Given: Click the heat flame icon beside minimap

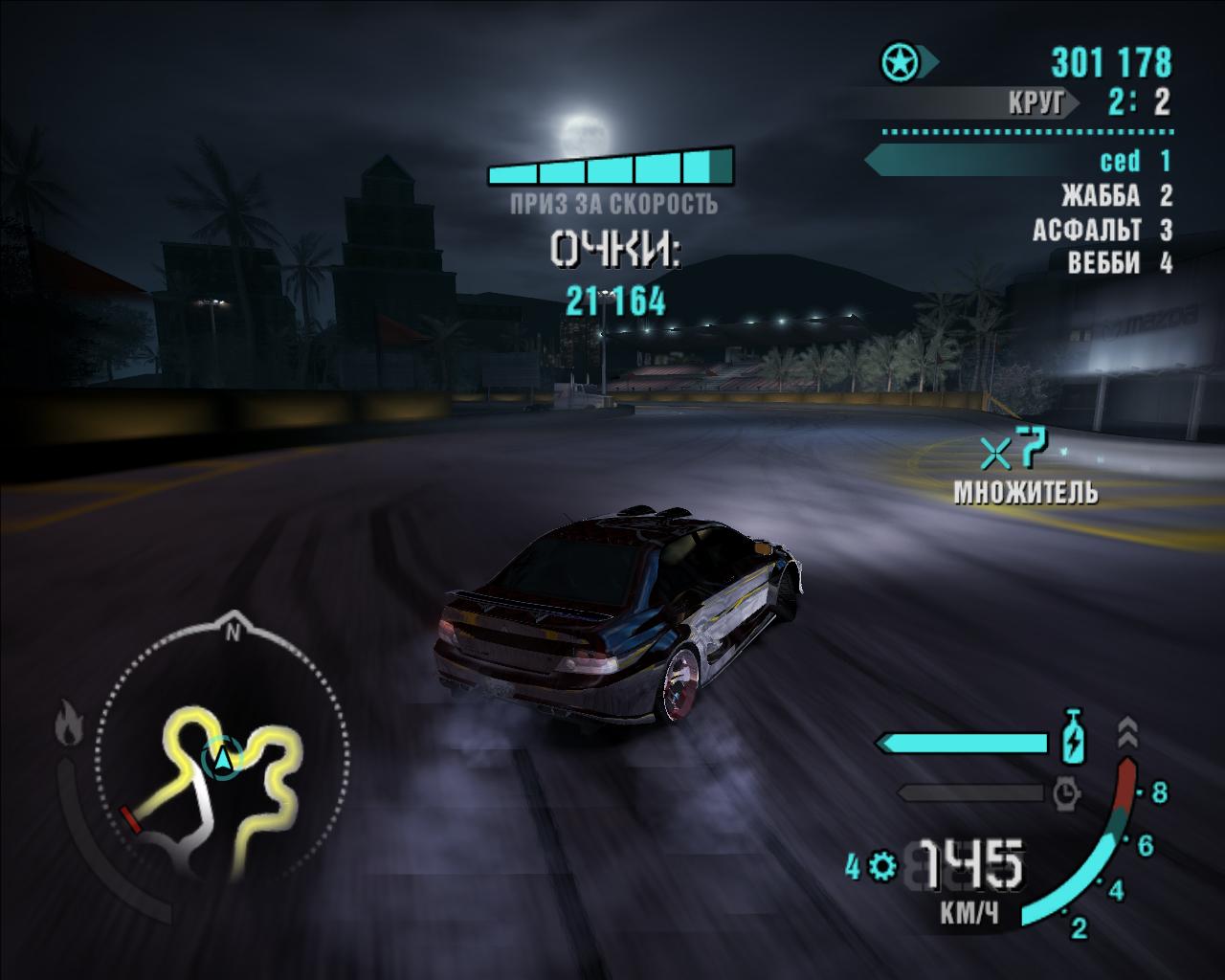Looking at the screenshot, I should pos(67,722).
